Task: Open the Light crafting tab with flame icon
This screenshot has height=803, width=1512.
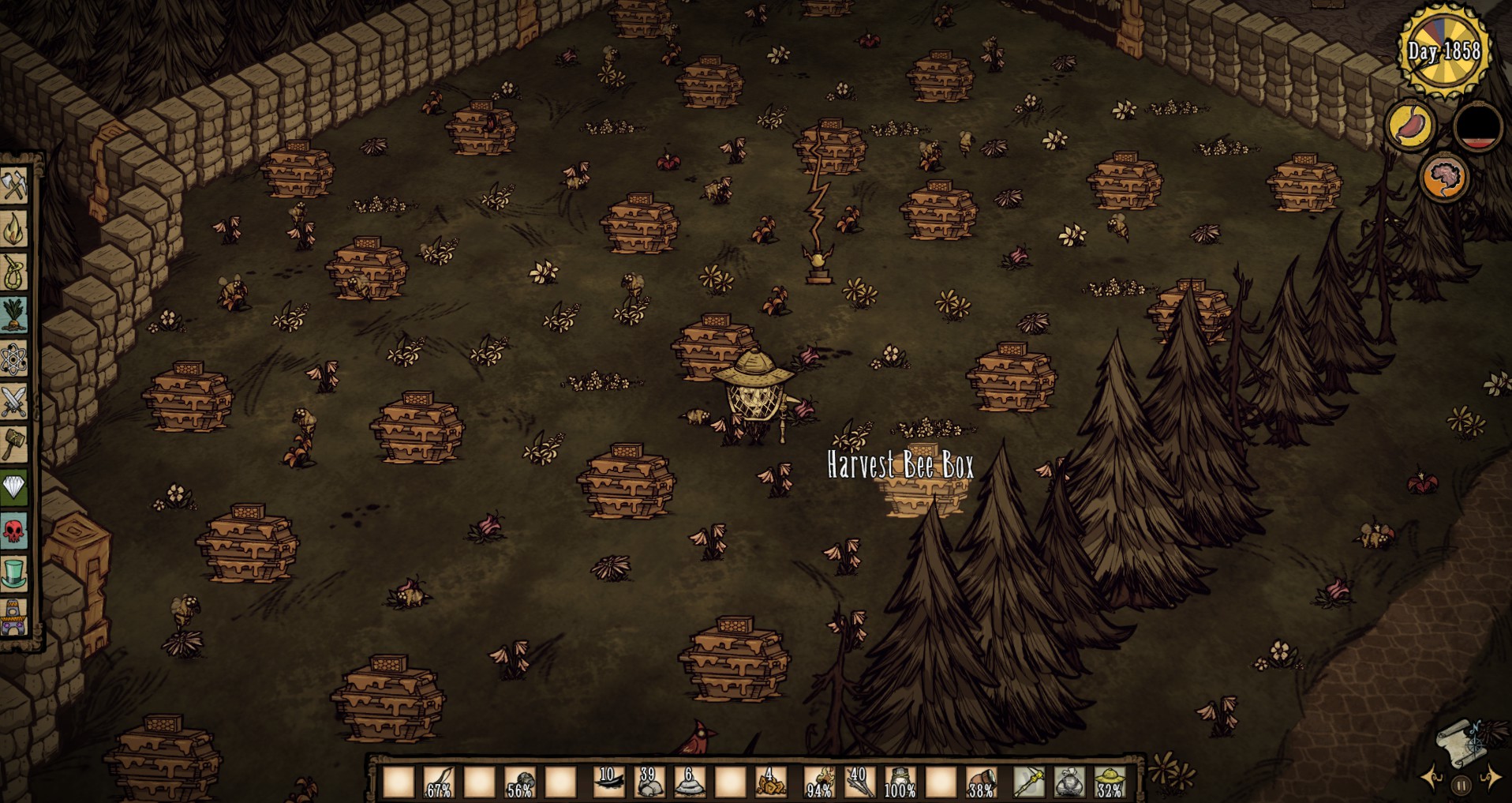Action: pos(14,229)
